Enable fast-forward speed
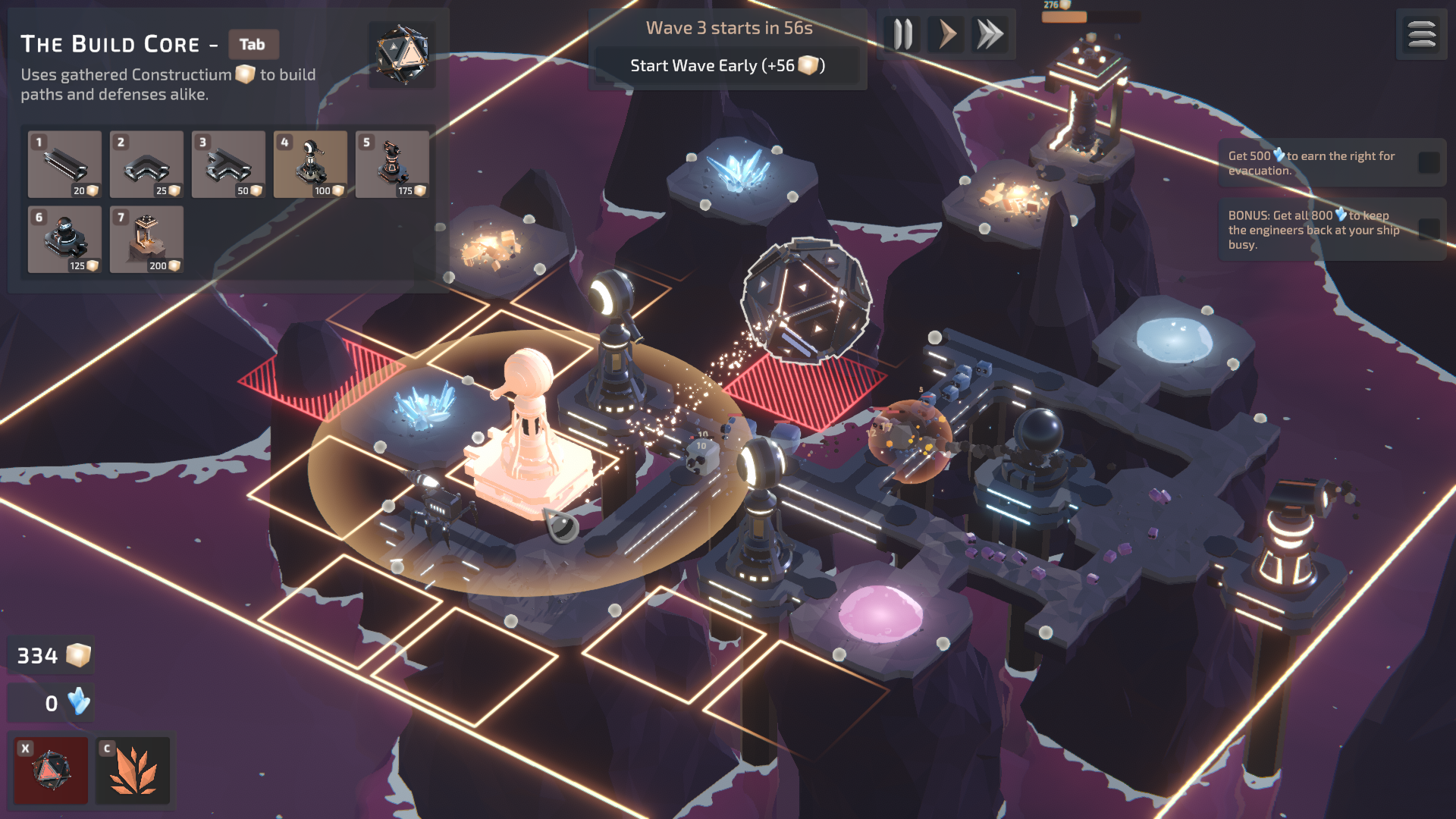 tap(990, 35)
